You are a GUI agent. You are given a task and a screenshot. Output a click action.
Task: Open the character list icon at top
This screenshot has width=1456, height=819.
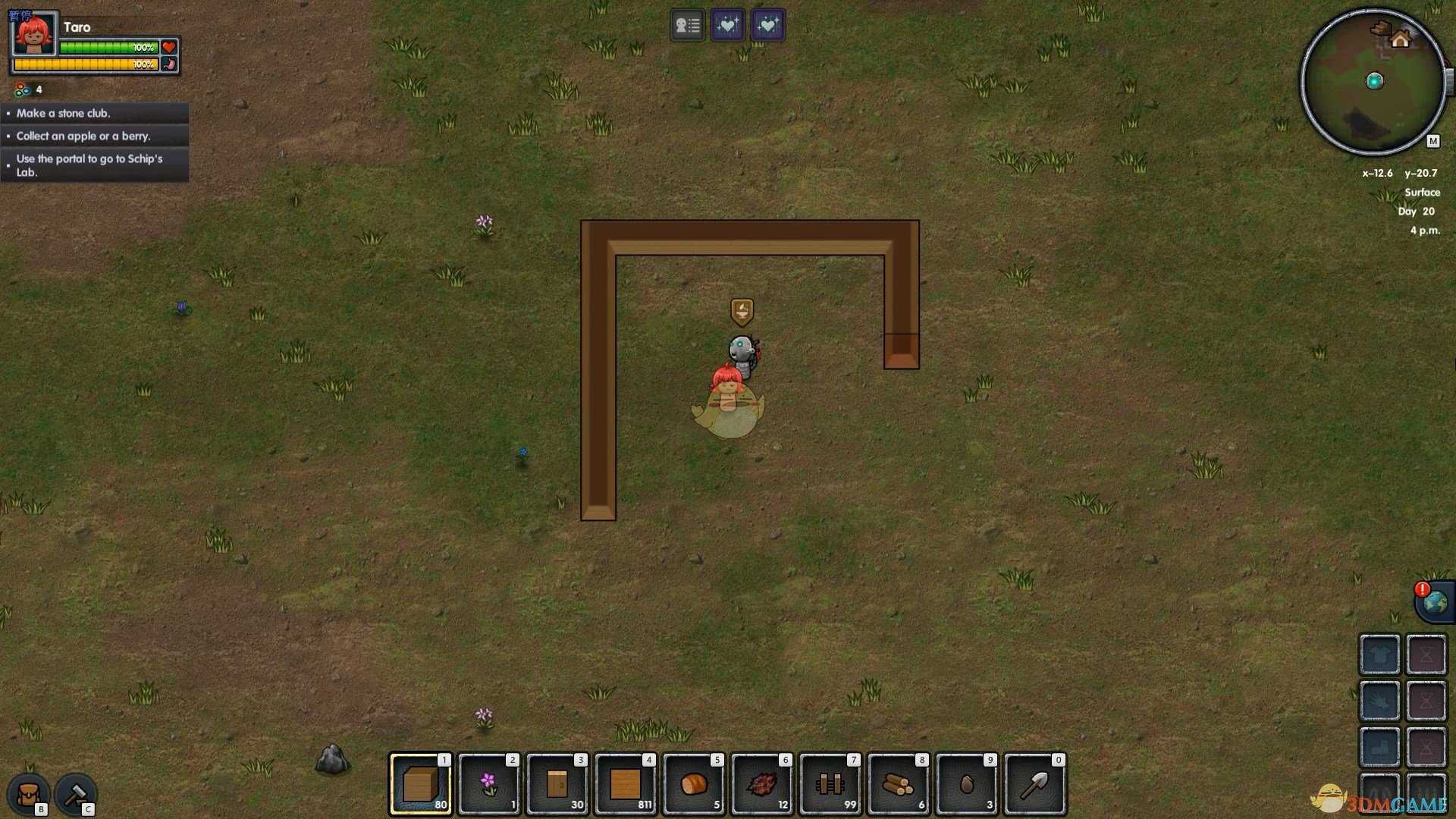click(687, 26)
